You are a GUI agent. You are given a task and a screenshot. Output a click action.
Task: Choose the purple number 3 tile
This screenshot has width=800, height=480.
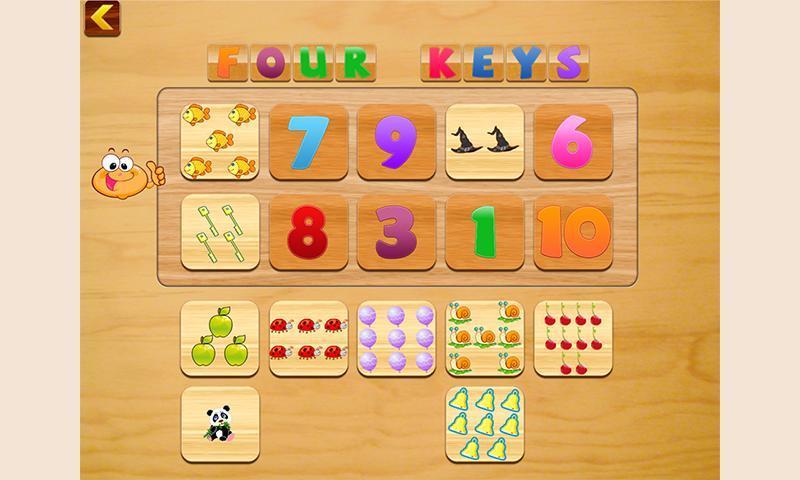coord(396,232)
